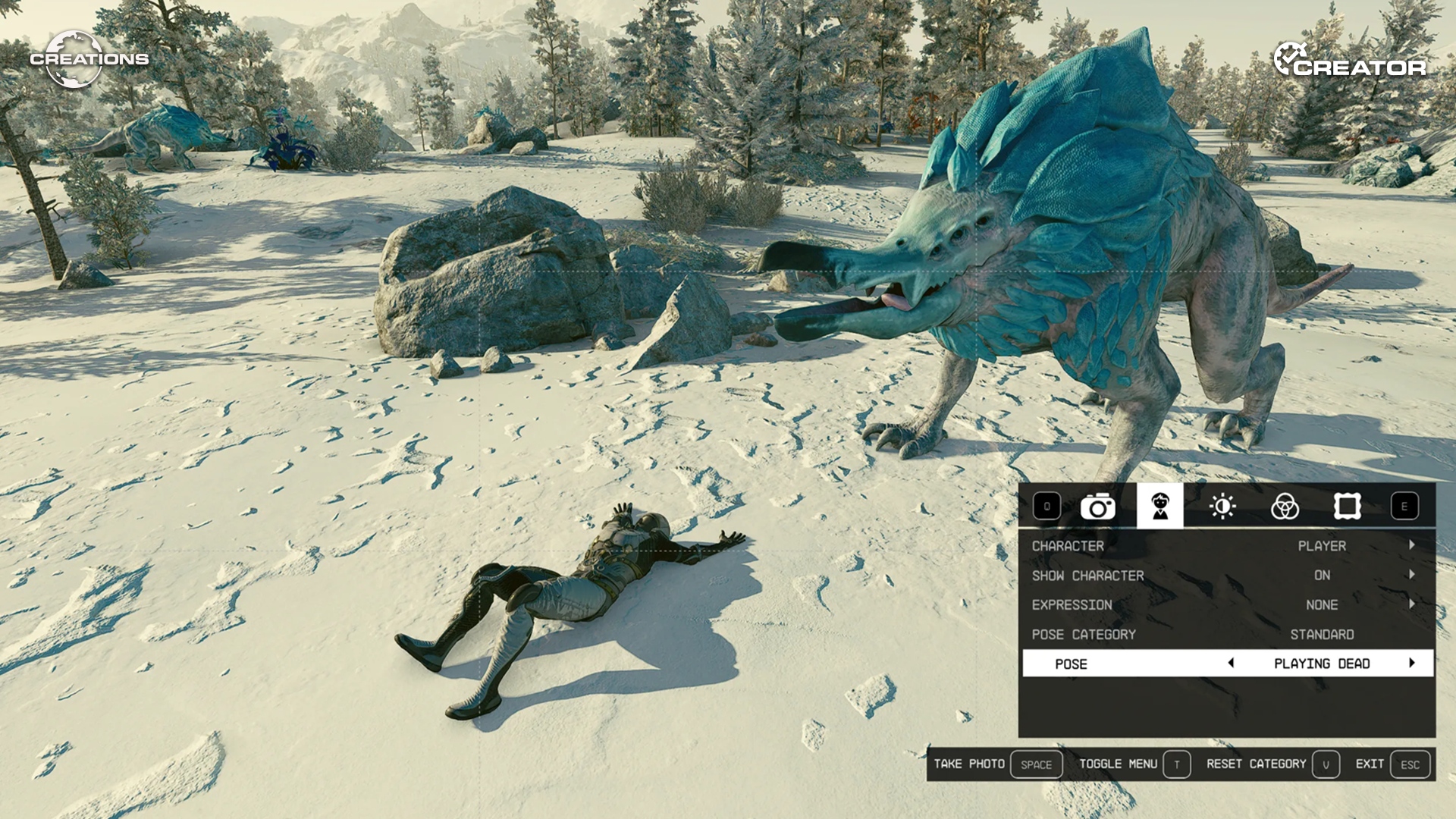This screenshot has height=819, width=1456.
Task: Switch to the camera settings tab
Action: point(1097,507)
